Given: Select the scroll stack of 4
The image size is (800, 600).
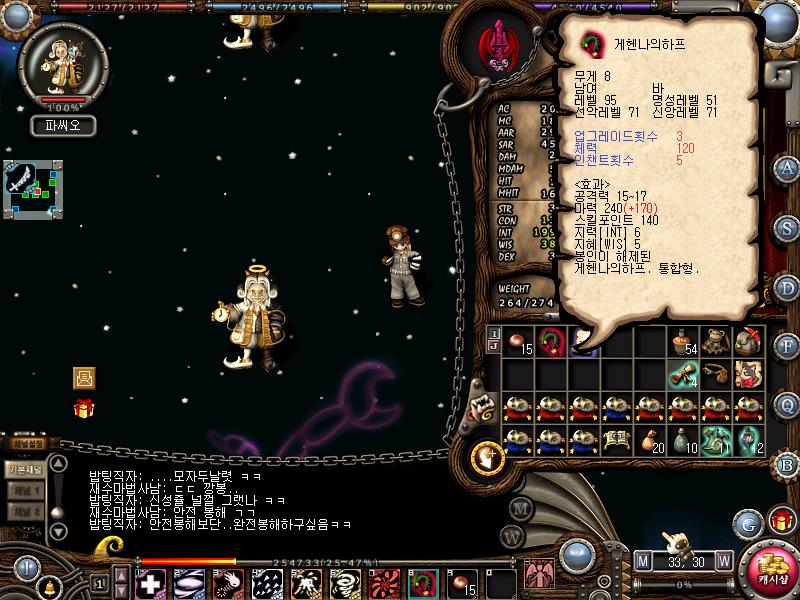Looking at the screenshot, I should pyautogui.click(x=684, y=374).
